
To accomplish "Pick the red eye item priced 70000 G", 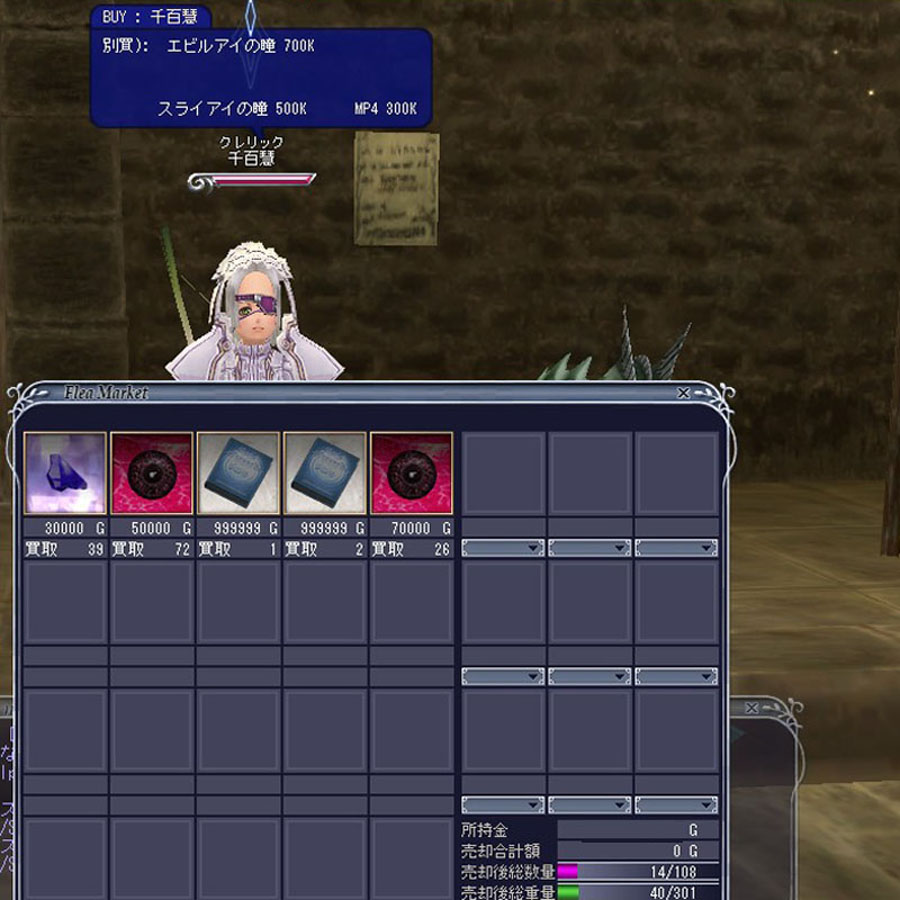I will (411, 473).
